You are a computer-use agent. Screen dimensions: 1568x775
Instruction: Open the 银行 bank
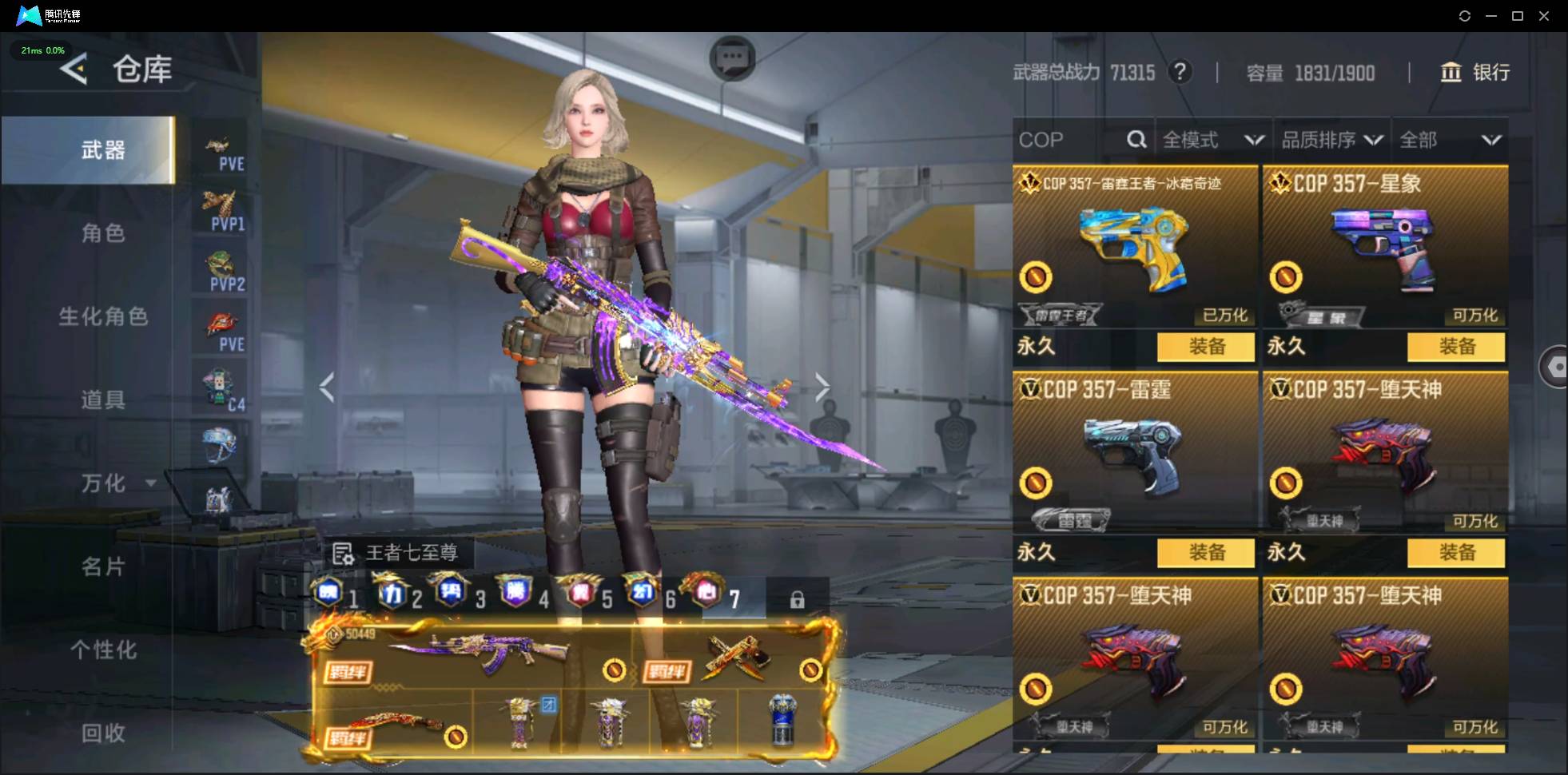(1474, 73)
